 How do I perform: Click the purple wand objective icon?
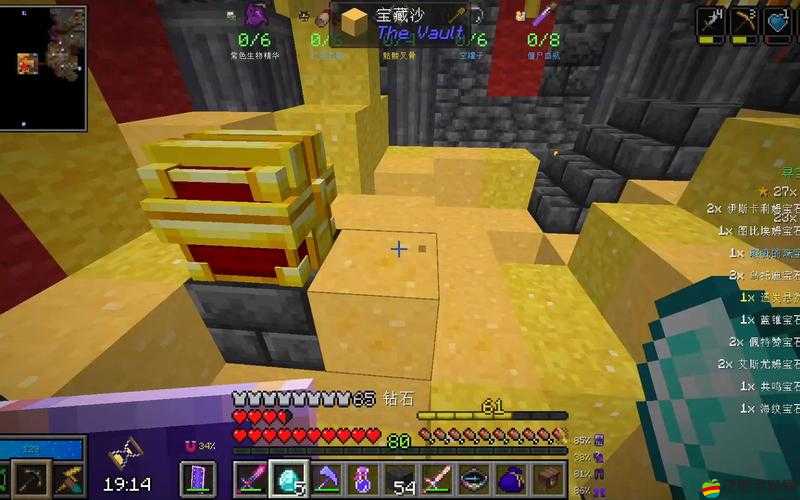pyautogui.click(x=545, y=15)
